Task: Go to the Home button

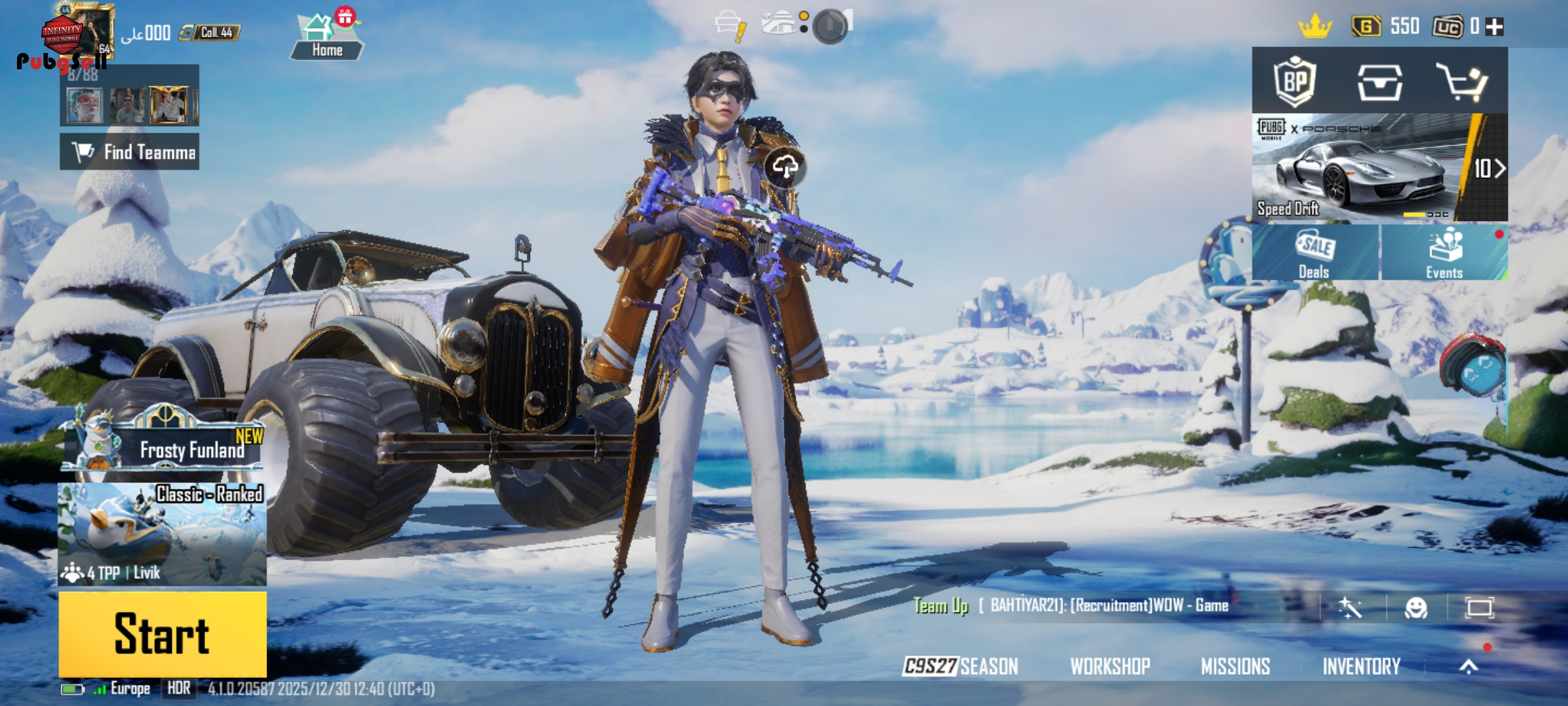Action: [x=327, y=38]
